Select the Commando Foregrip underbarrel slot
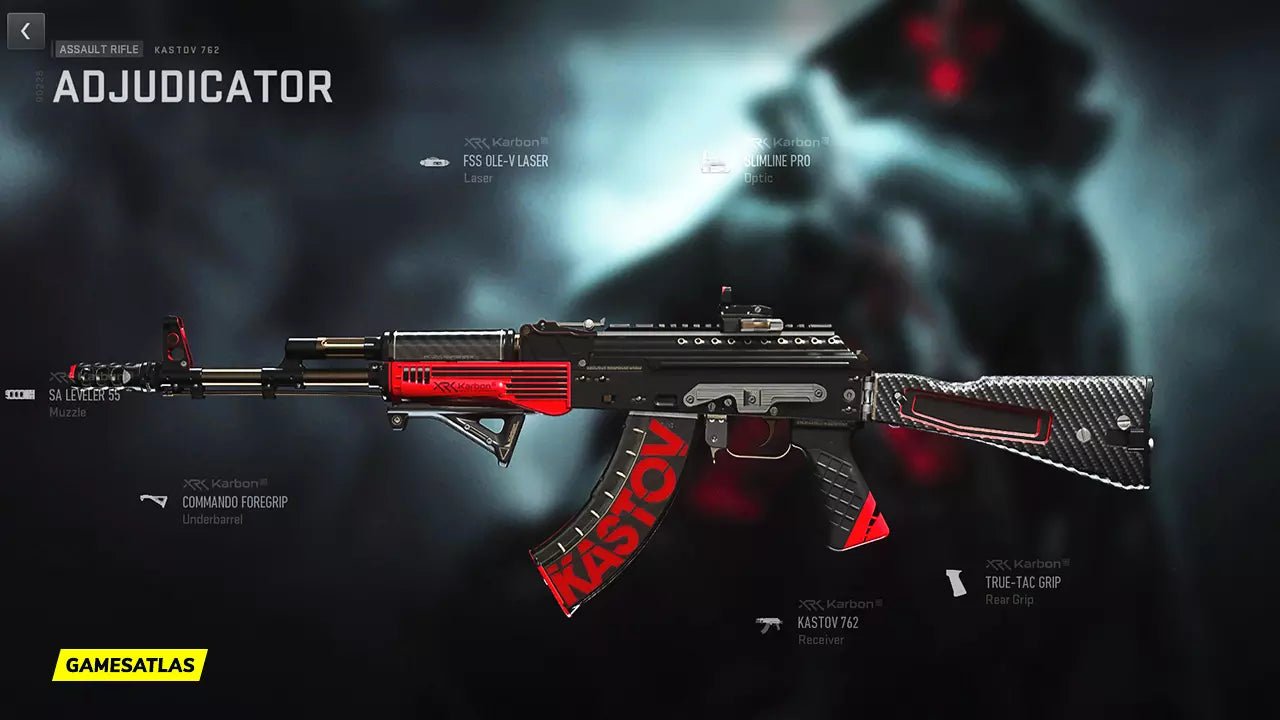This screenshot has width=1280, height=720. coord(234,502)
